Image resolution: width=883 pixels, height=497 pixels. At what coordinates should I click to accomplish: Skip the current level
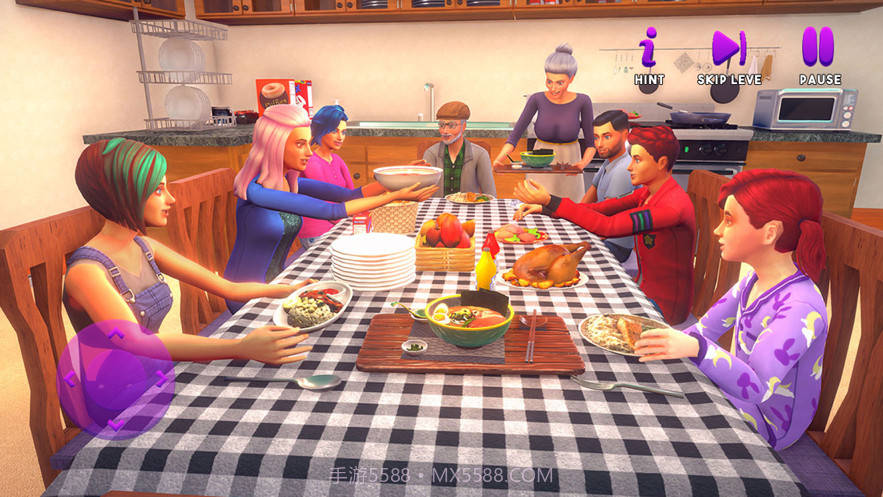pos(728,50)
